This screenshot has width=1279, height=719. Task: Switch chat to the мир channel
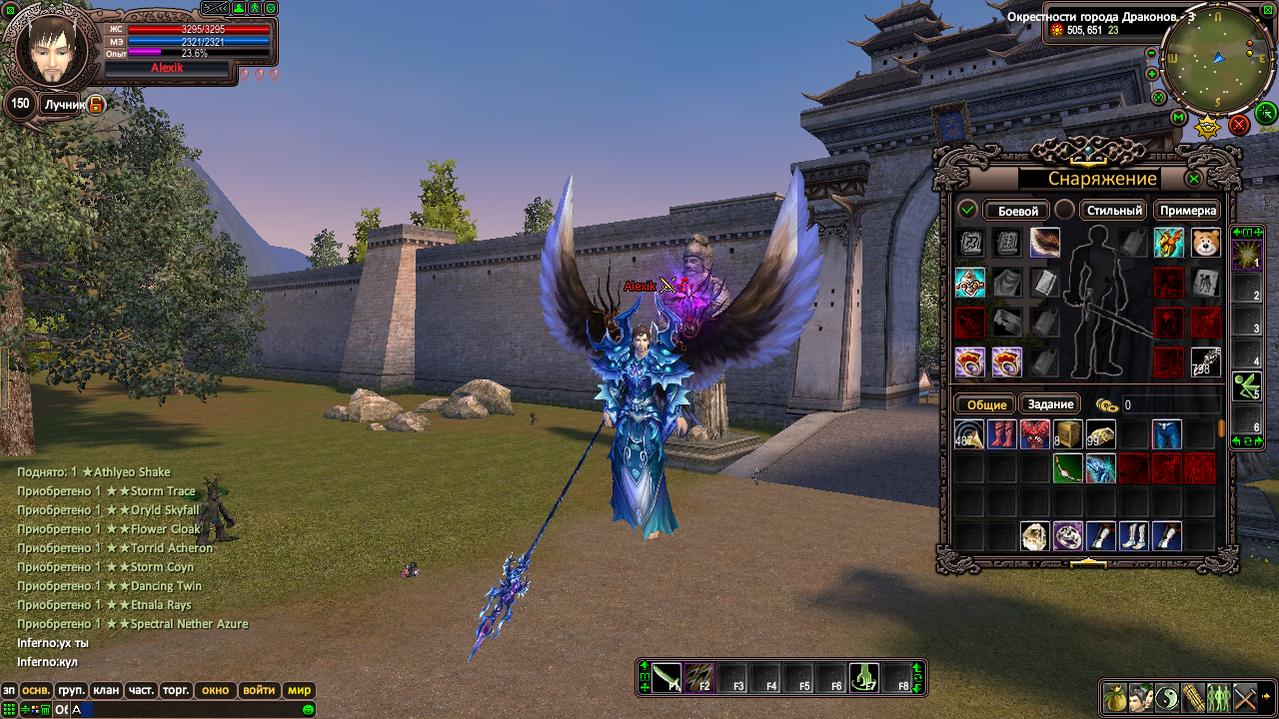(299, 690)
